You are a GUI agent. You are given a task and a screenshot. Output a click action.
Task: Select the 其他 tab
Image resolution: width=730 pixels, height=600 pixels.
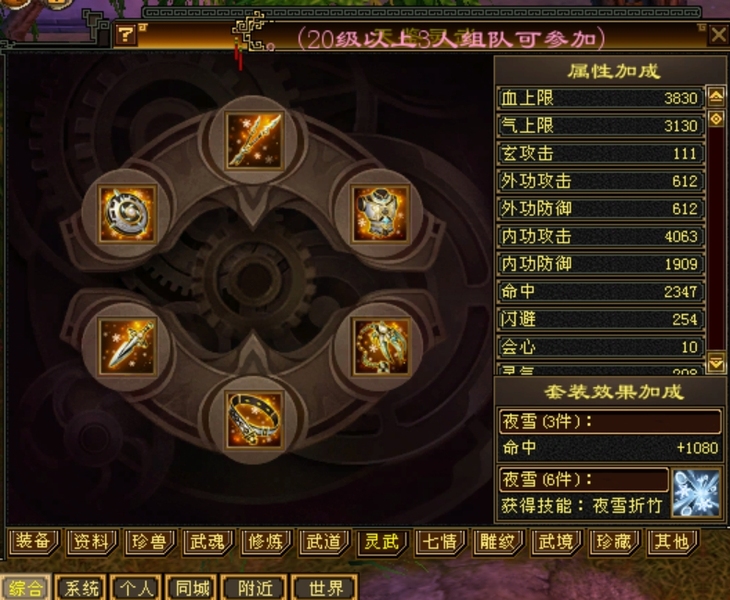671,542
